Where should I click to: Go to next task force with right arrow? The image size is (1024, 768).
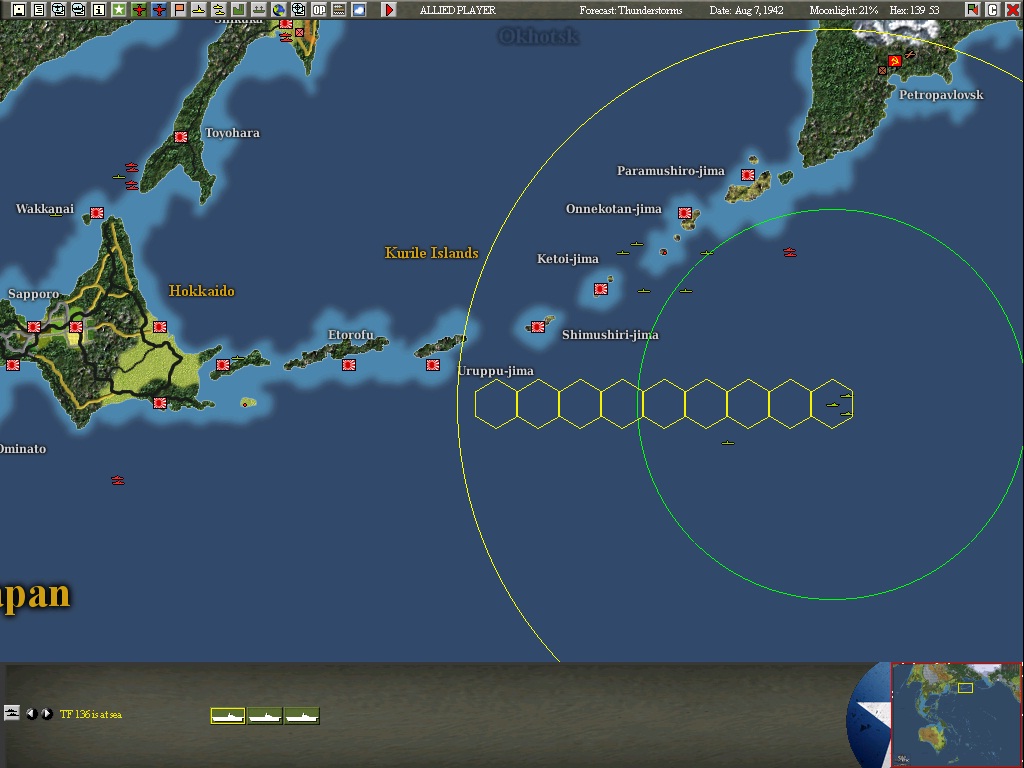[46, 714]
